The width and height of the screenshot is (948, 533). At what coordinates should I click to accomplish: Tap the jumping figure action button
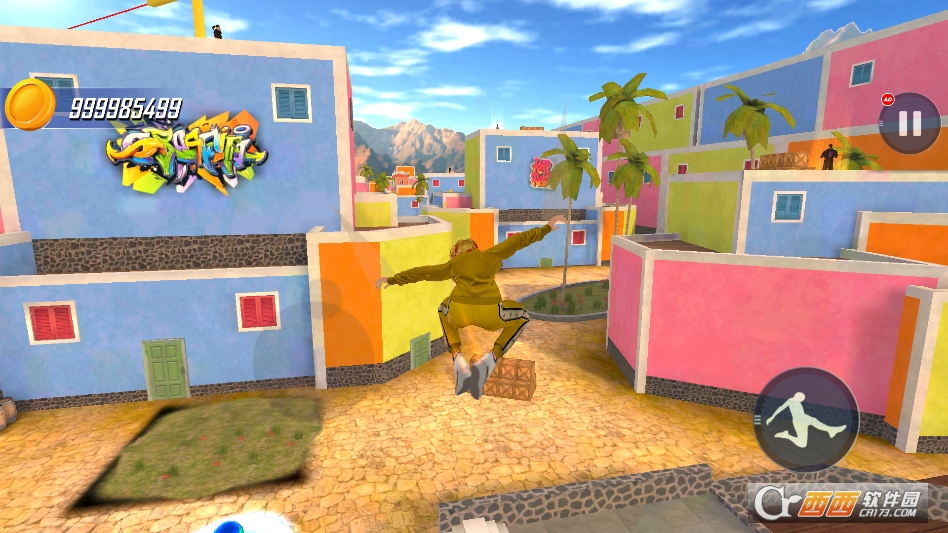click(x=805, y=420)
